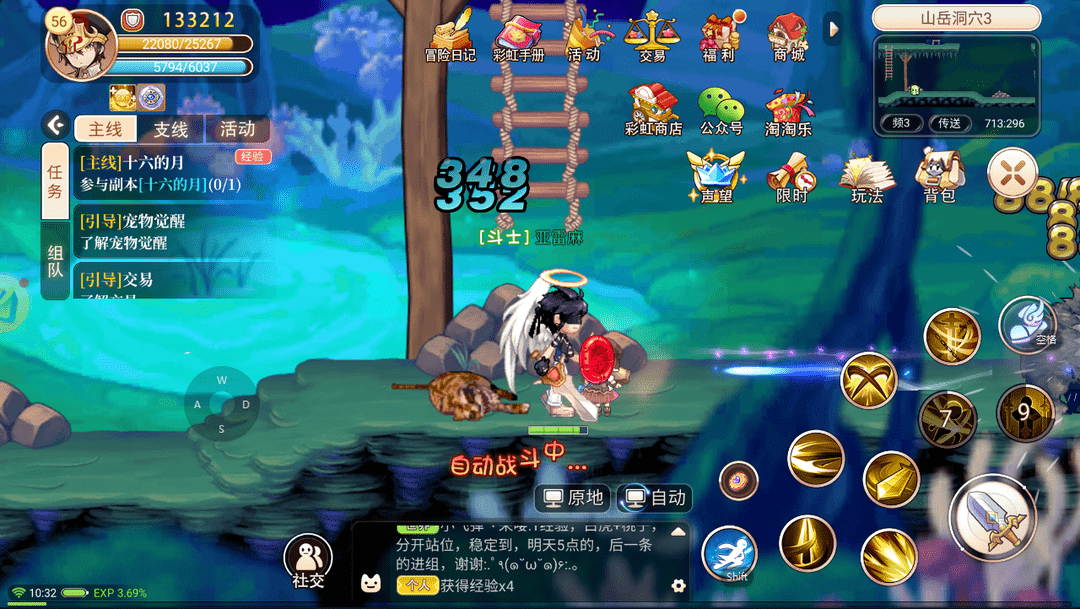Open the 社交 social menu
Screen dimensions: 1080x609
click(x=308, y=560)
